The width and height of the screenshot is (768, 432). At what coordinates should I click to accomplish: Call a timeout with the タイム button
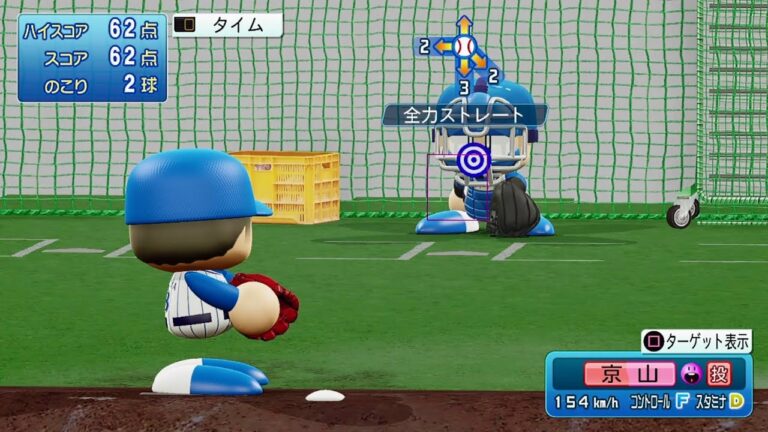pos(227,25)
